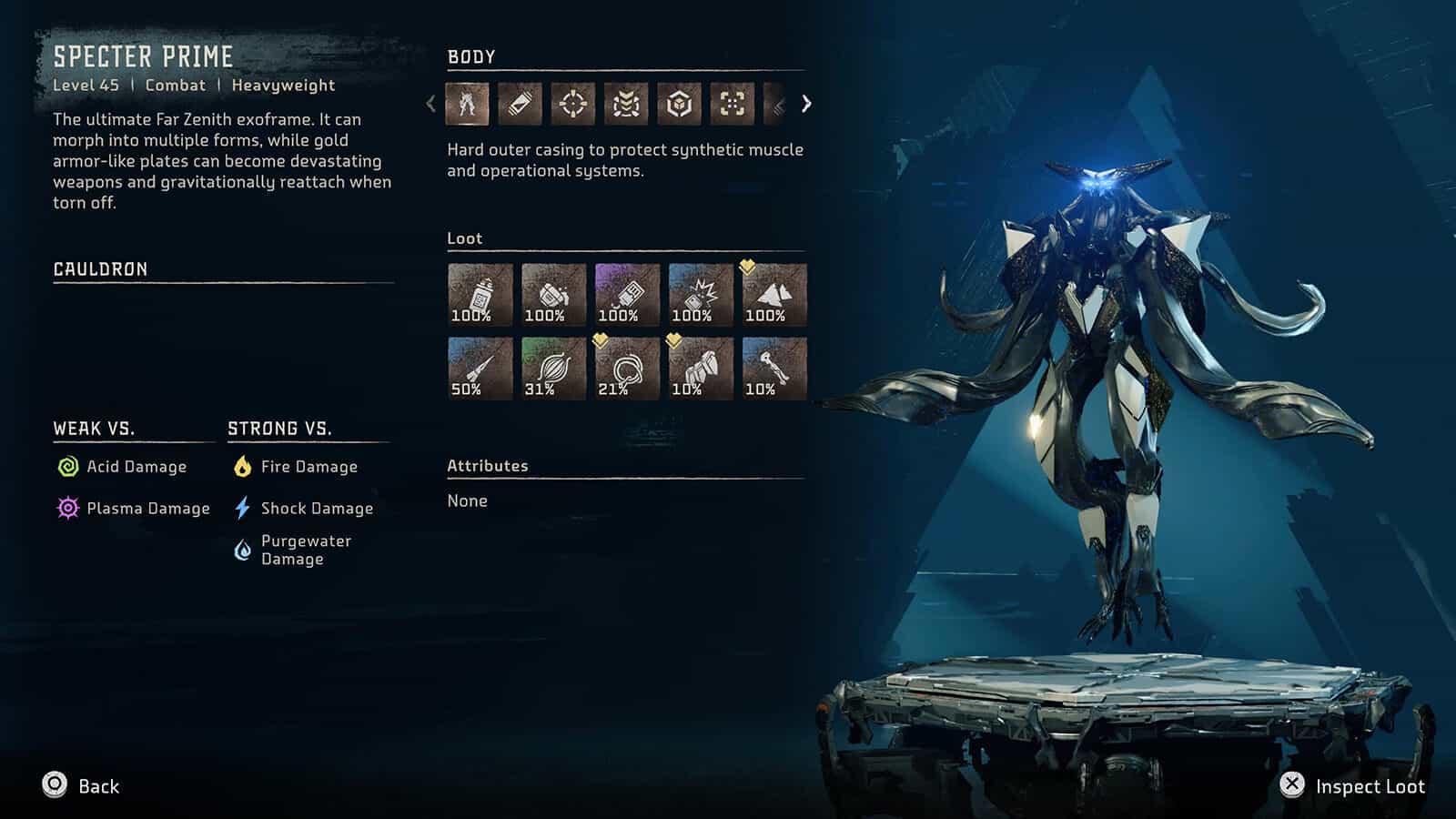Choose the green loot slot at 31%

coord(553,369)
